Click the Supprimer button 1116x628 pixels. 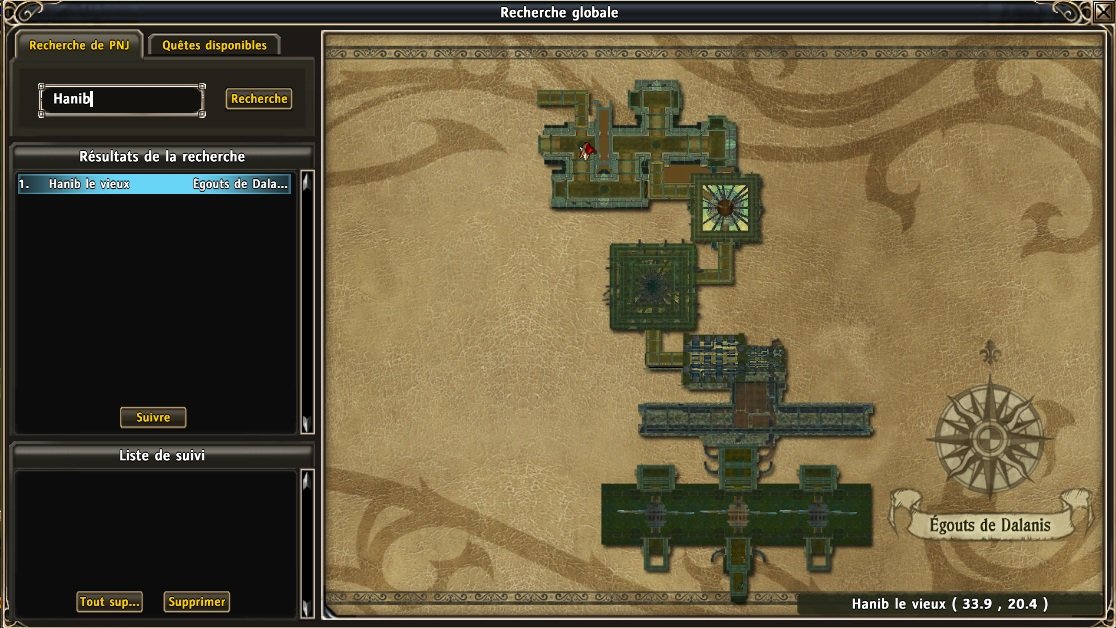point(197,602)
